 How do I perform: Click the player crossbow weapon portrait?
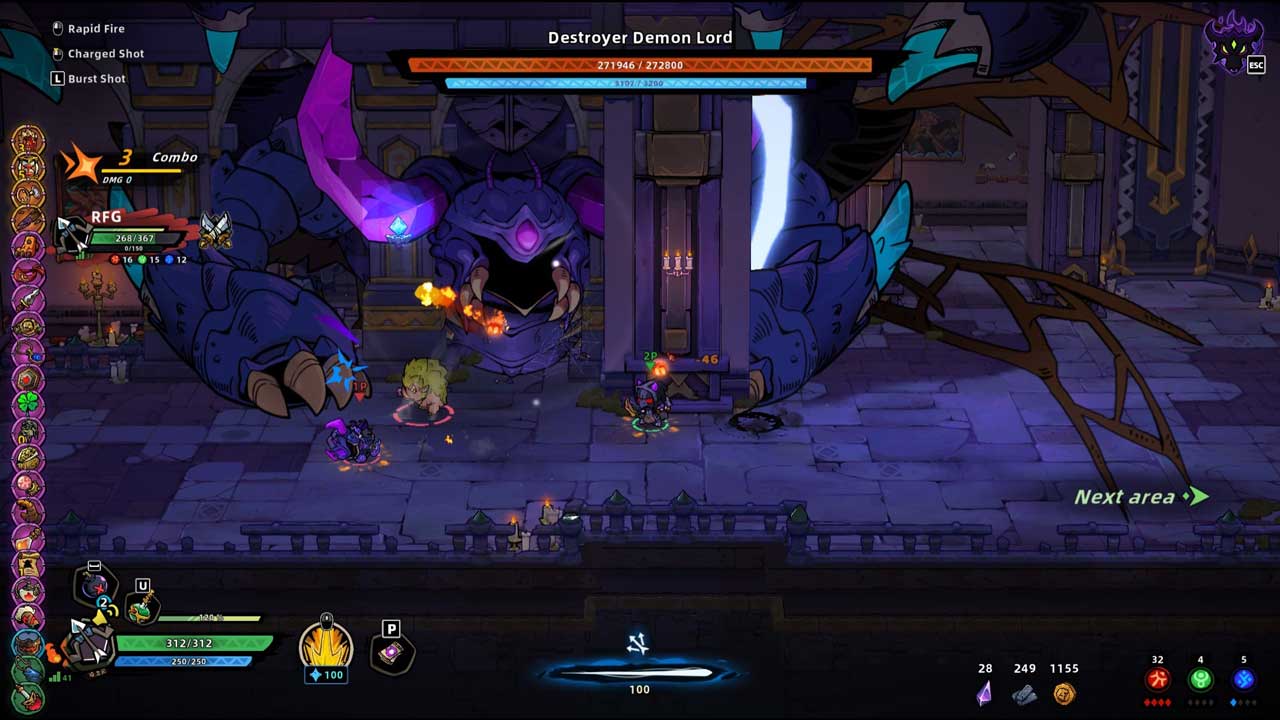pos(88,643)
